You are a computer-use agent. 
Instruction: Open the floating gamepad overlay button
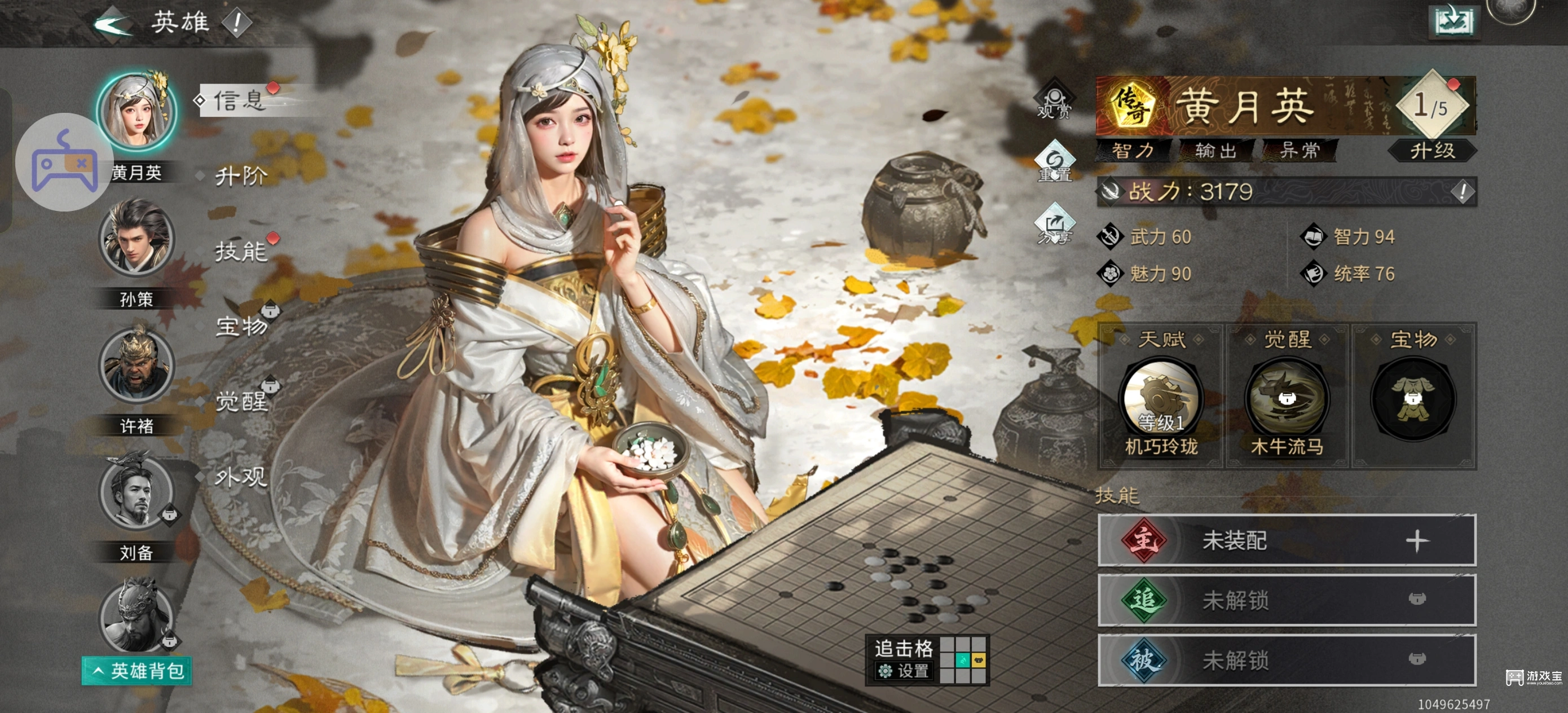click(x=64, y=162)
